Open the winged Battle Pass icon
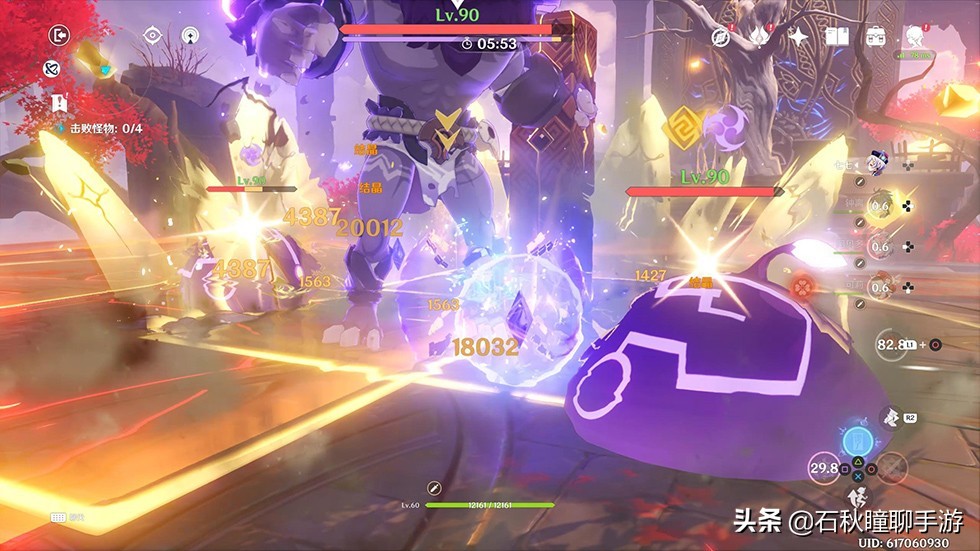This screenshot has width=980, height=551. click(759, 36)
